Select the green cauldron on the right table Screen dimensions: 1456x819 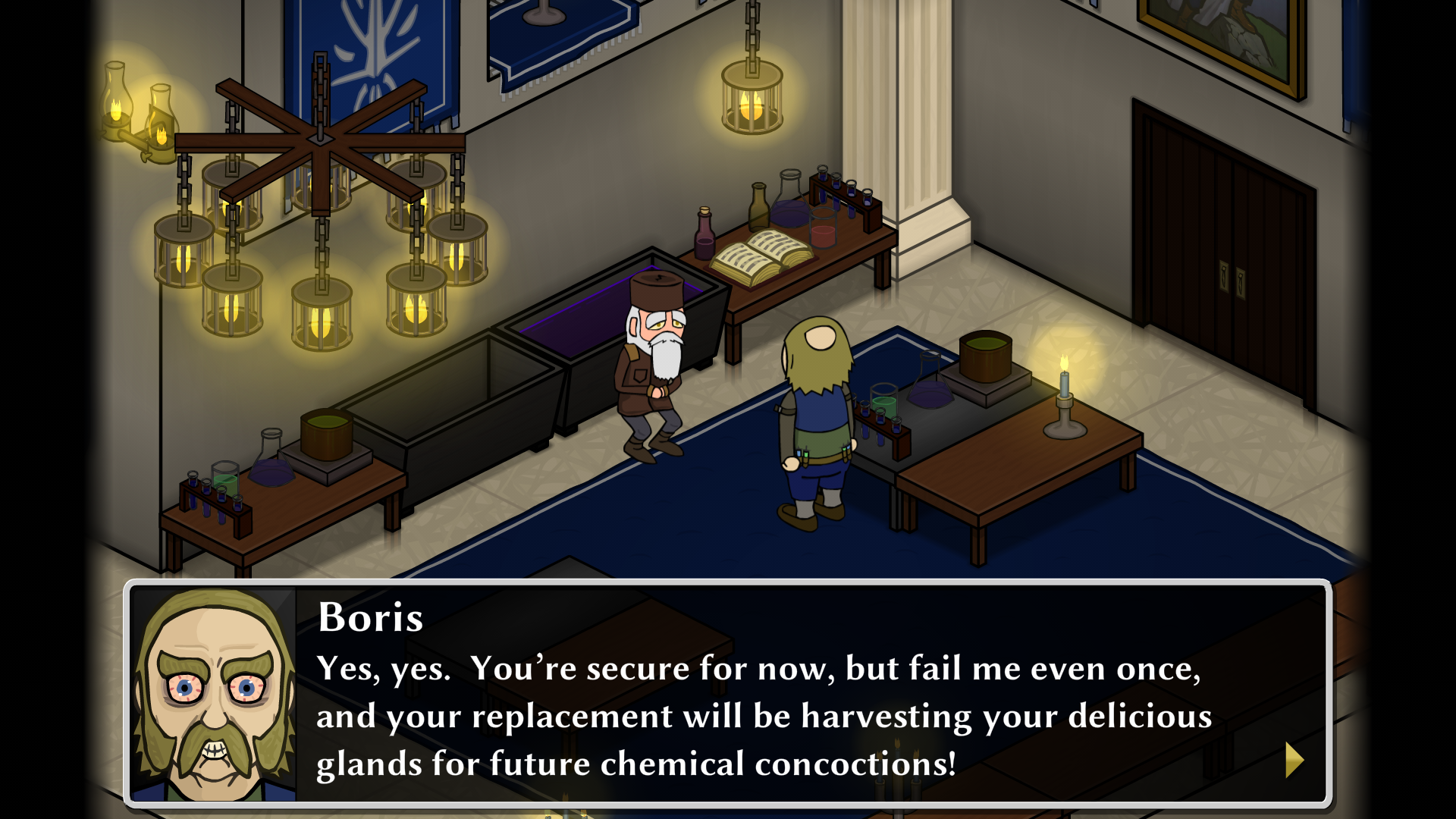pyautogui.click(x=985, y=358)
